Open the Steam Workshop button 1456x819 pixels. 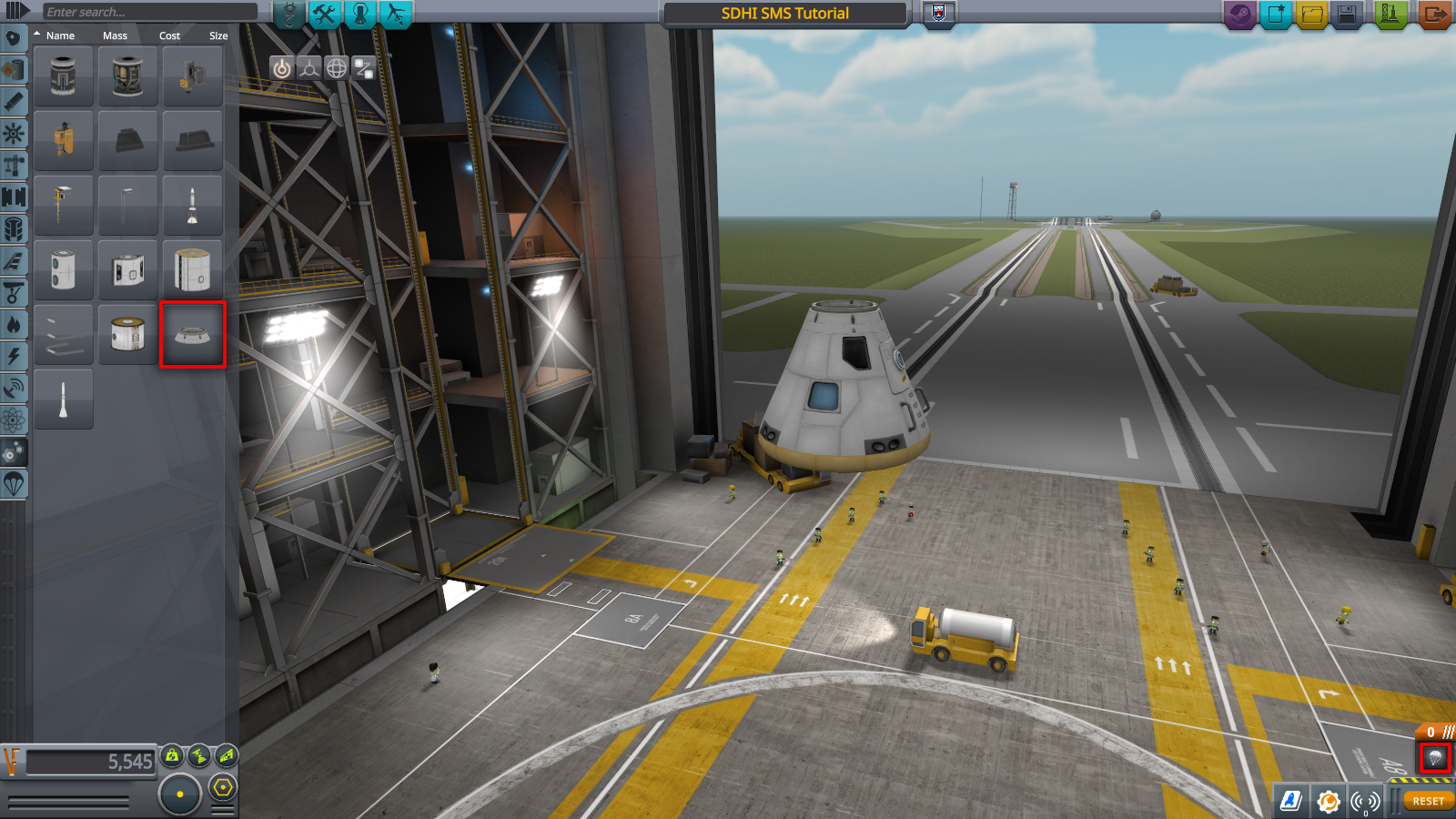point(1239,14)
